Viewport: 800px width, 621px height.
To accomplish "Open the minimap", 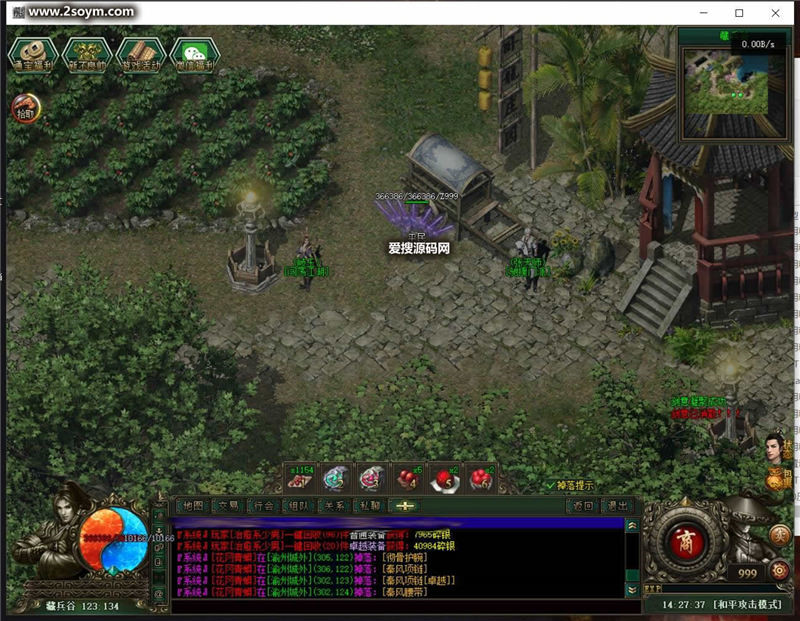I will (x=726, y=87).
